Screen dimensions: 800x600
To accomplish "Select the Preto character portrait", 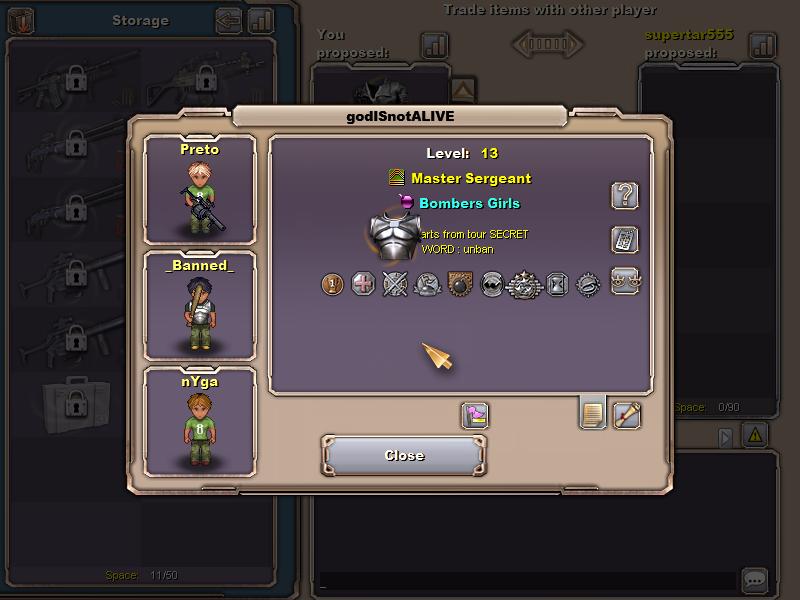I will (200, 190).
